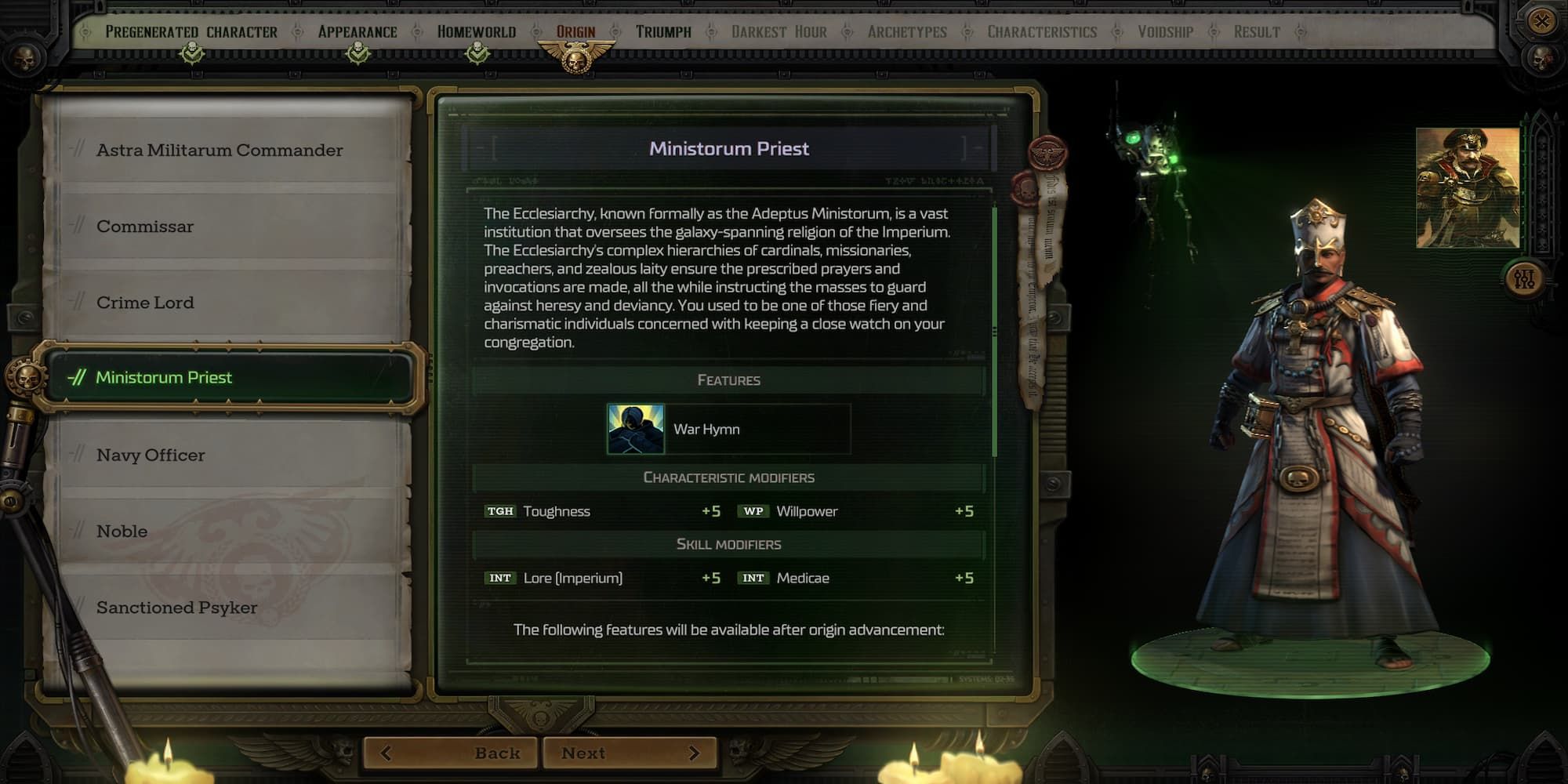Image resolution: width=1568 pixels, height=784 pixels.
Task: Choose the Noble origin
Action: click(122, 532)
